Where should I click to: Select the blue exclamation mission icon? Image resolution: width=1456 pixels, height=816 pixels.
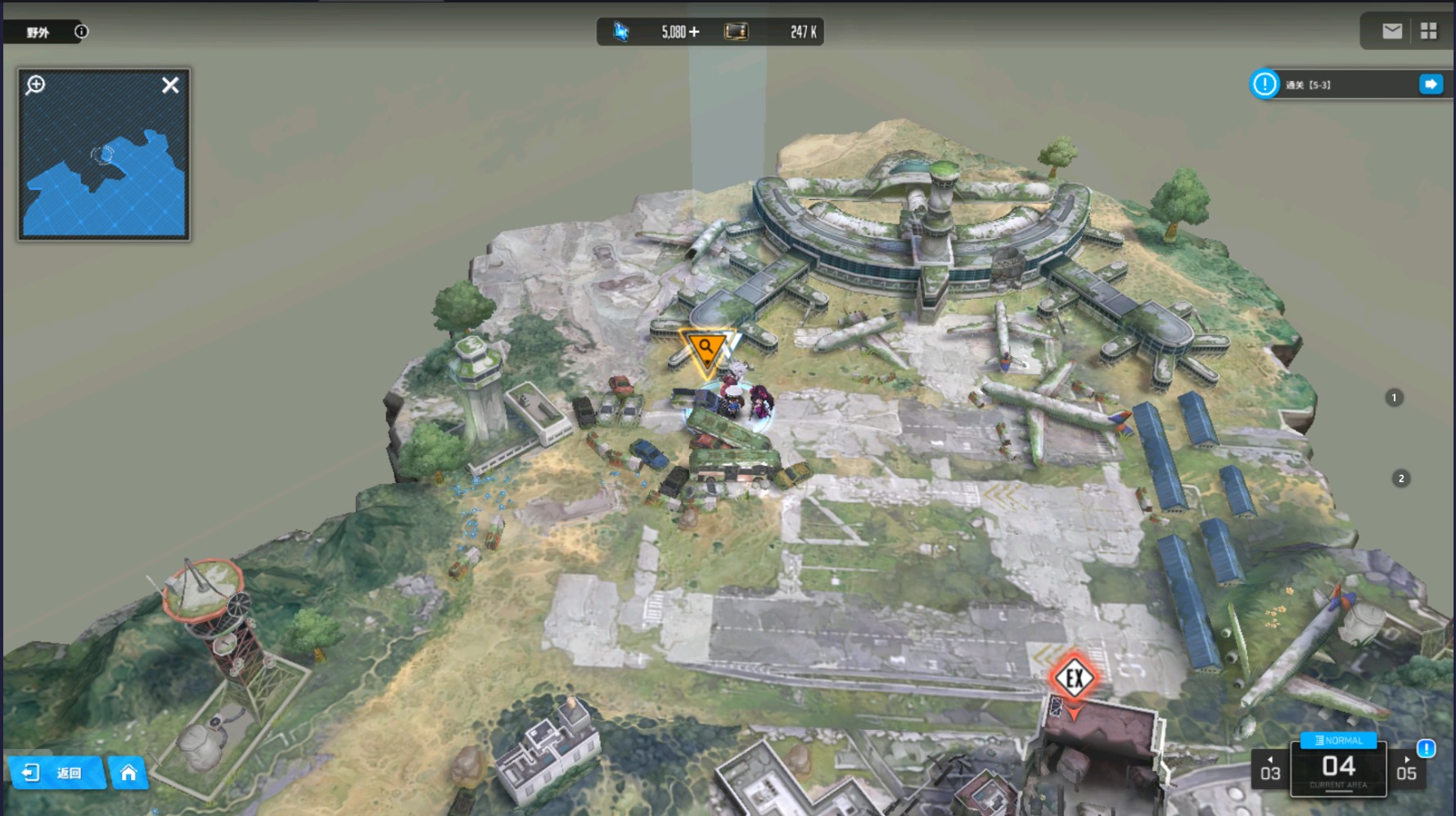point(1264,84)
